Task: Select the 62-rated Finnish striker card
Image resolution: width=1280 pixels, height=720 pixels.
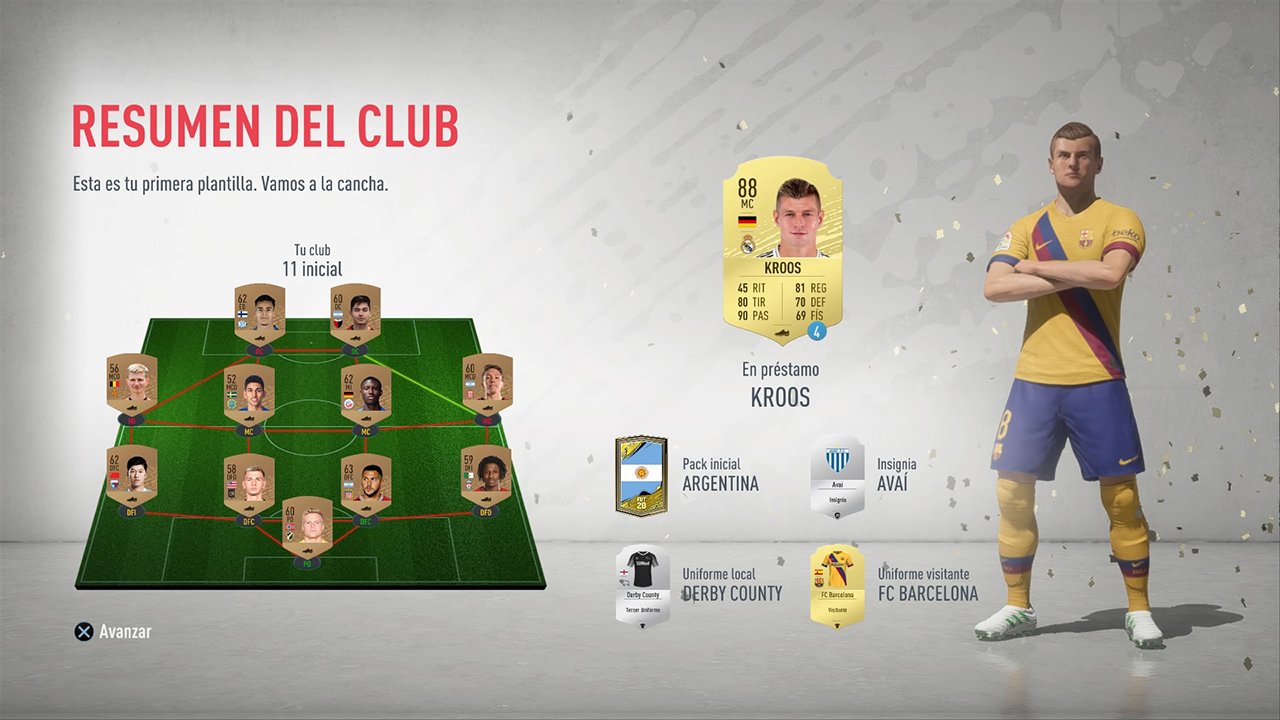Action: [x=260, y=312]
